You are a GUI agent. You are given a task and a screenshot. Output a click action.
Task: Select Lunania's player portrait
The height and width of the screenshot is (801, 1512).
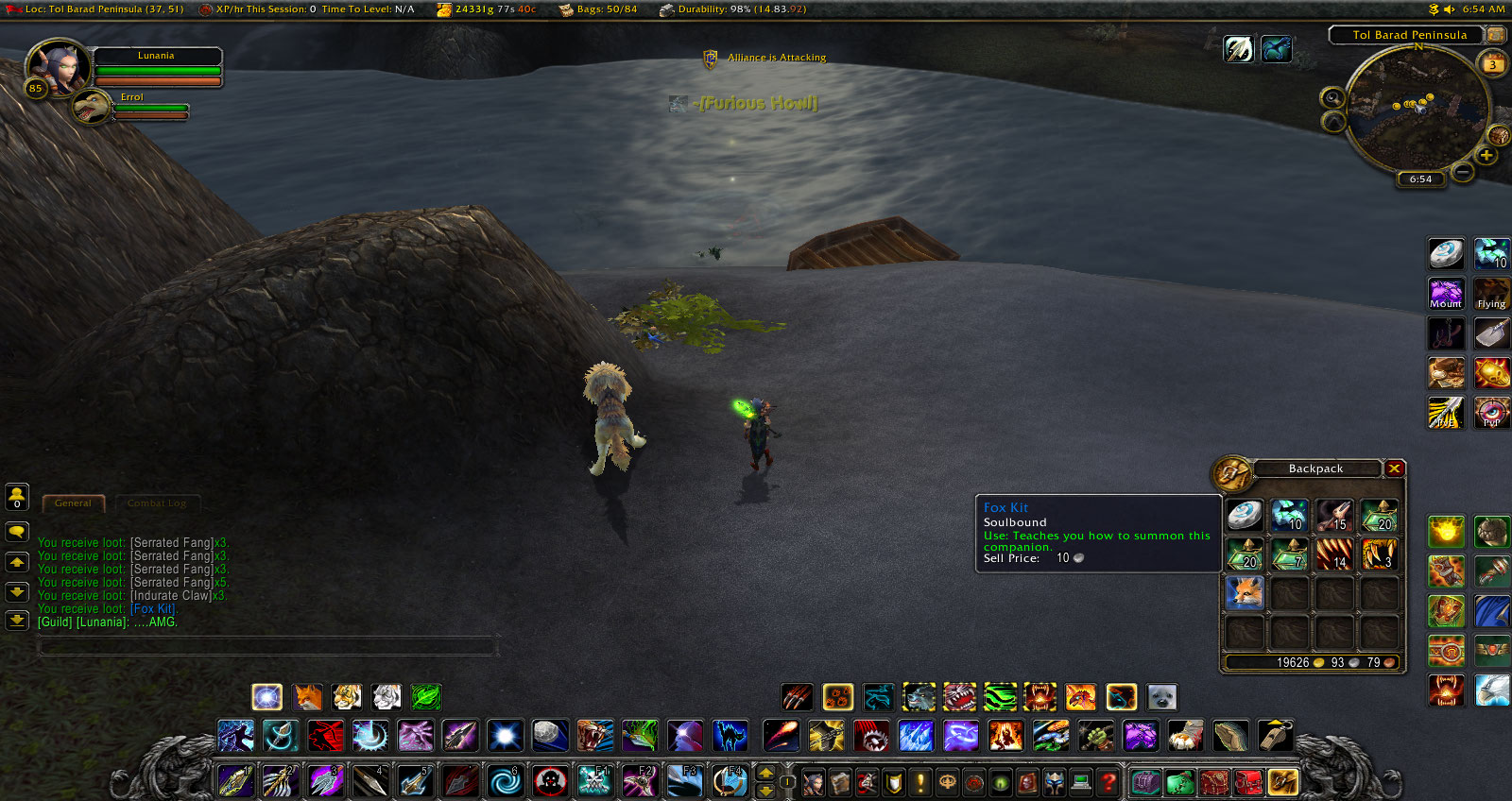click(59, 68)
